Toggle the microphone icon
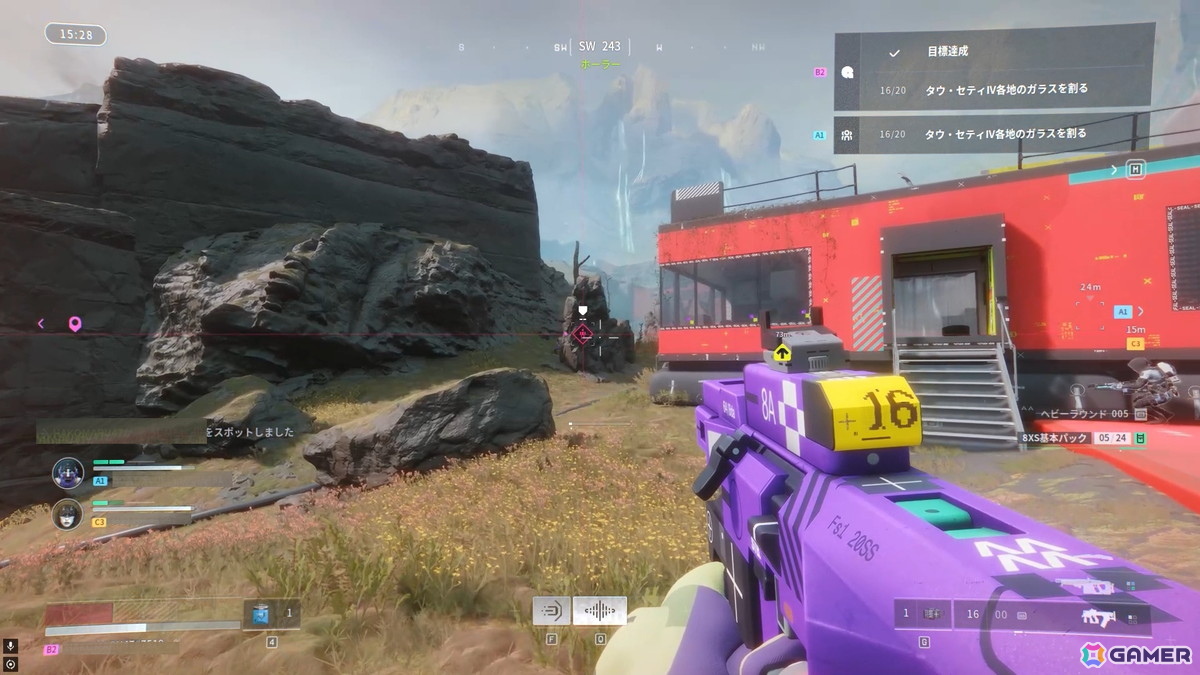The height and width of the screenshot is (675, 1200). 10,646
